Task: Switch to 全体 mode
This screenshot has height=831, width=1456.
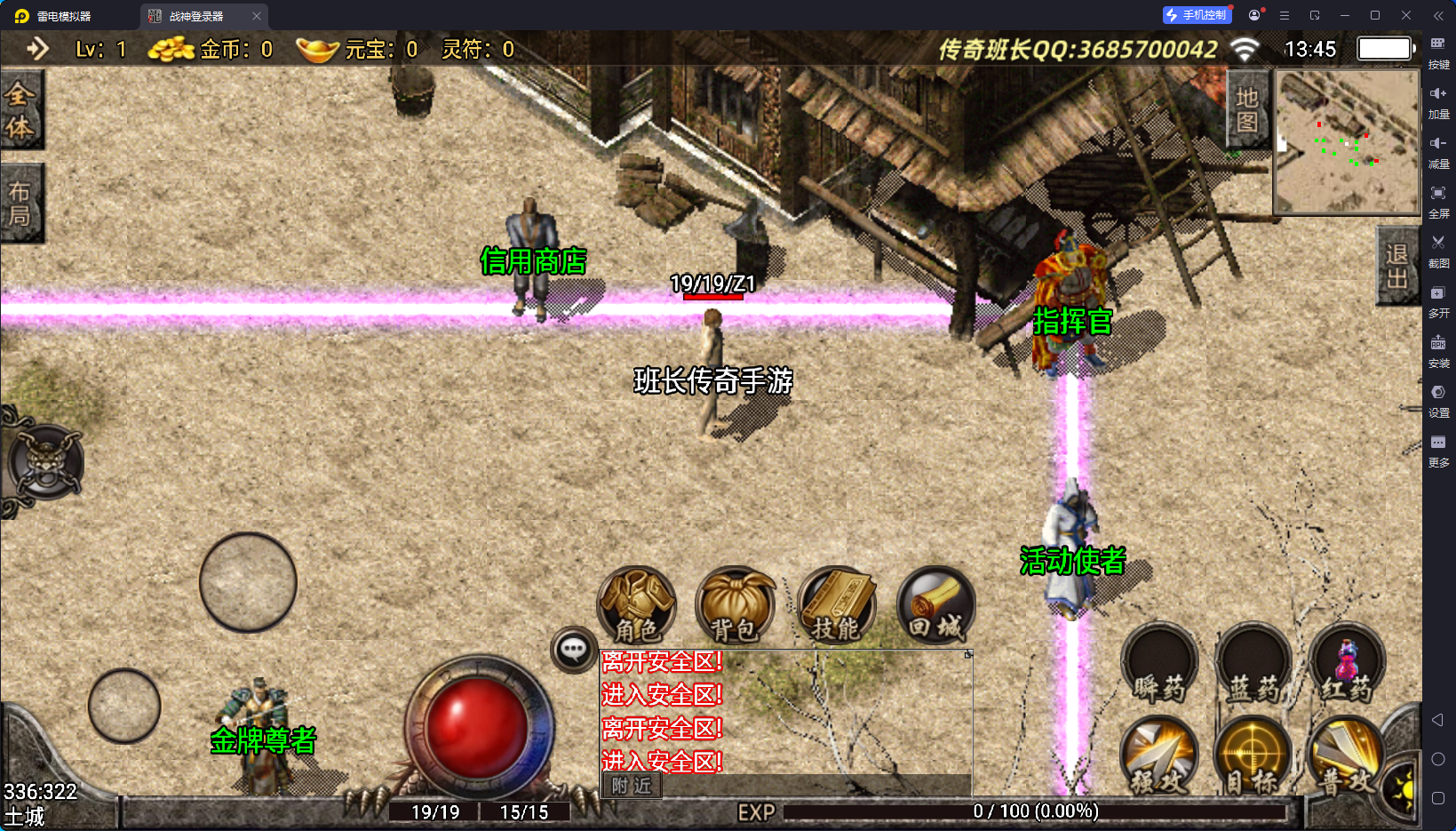Action: (x=20, y=110)
